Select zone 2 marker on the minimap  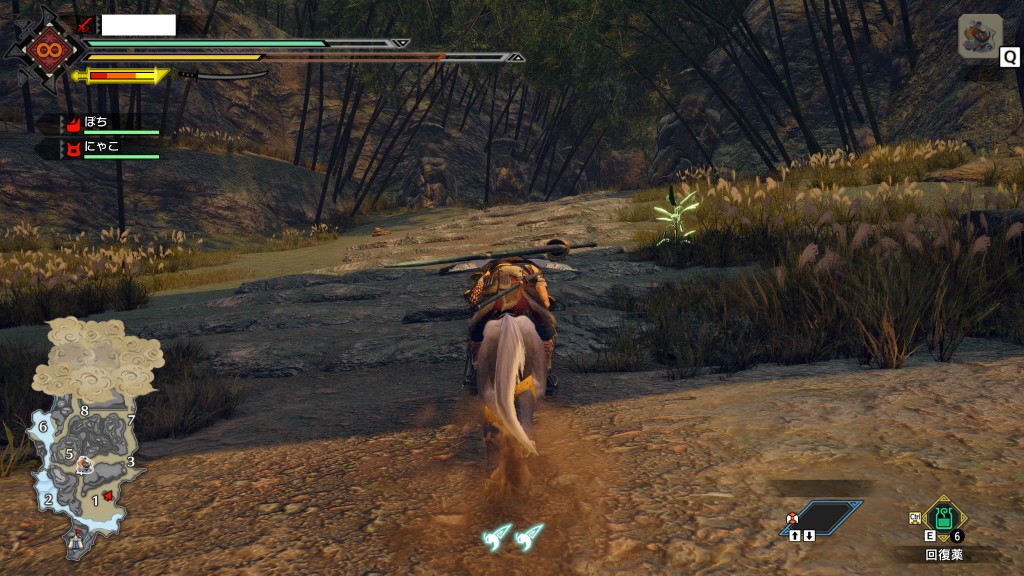point(48,499)
